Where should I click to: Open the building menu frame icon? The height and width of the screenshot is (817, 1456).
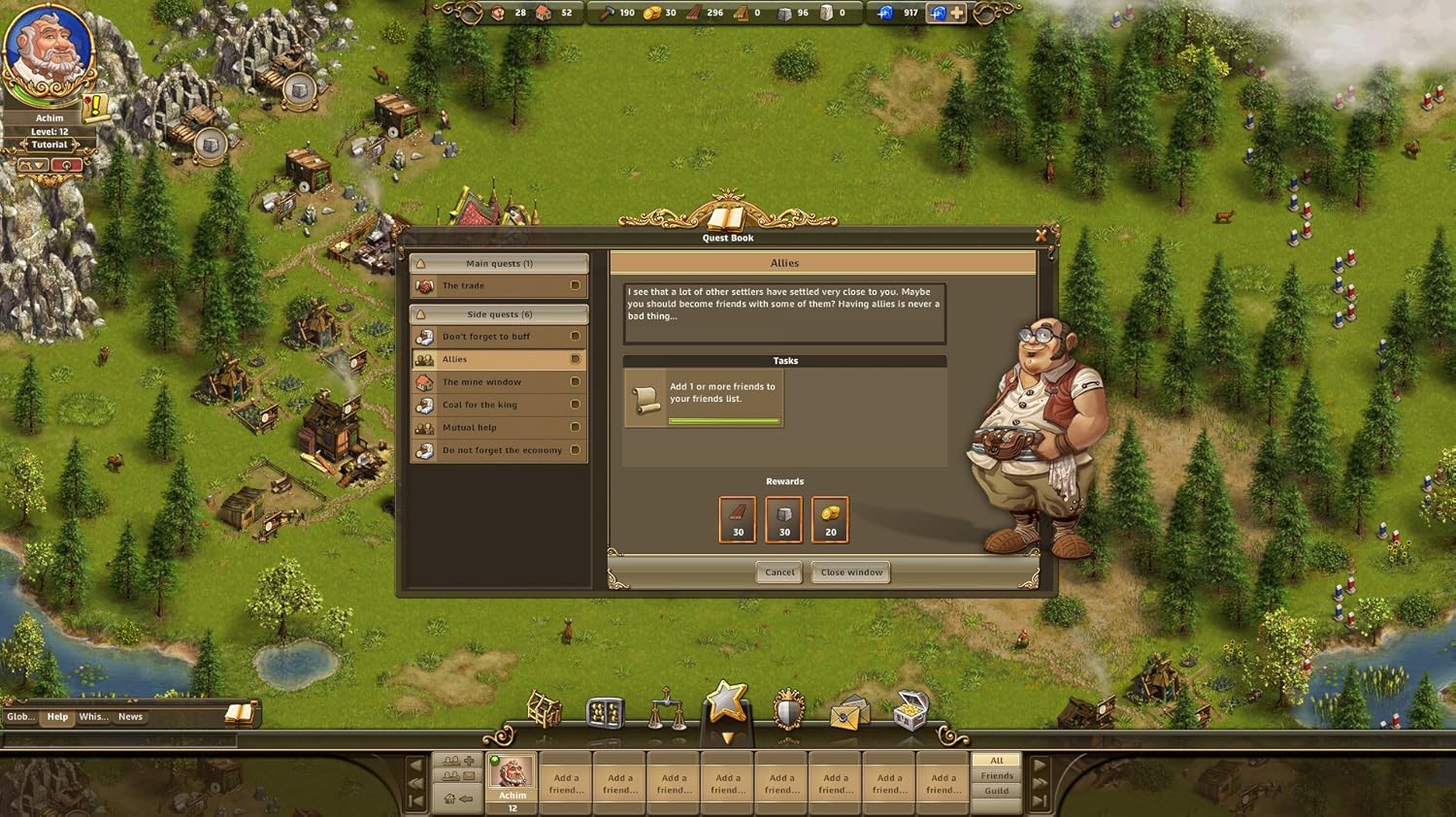pyautogui.click(x=545, y=710)
